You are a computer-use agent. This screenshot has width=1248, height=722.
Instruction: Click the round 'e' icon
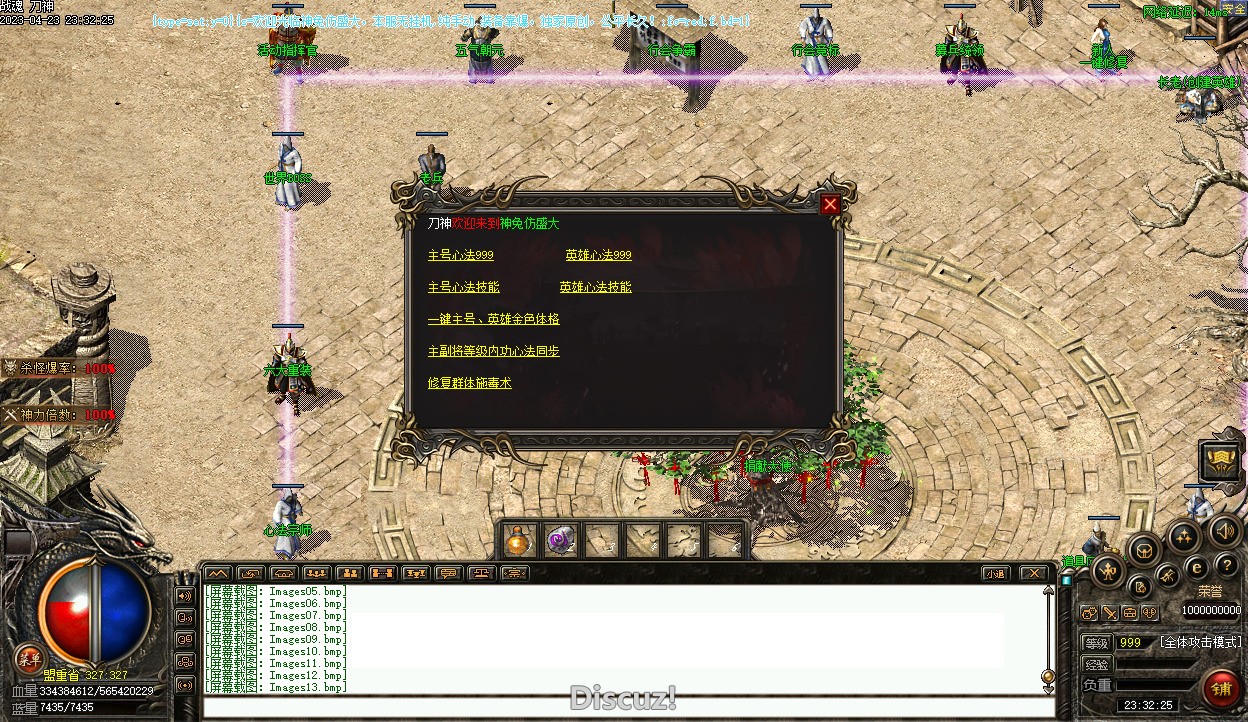pos(1196,567)
